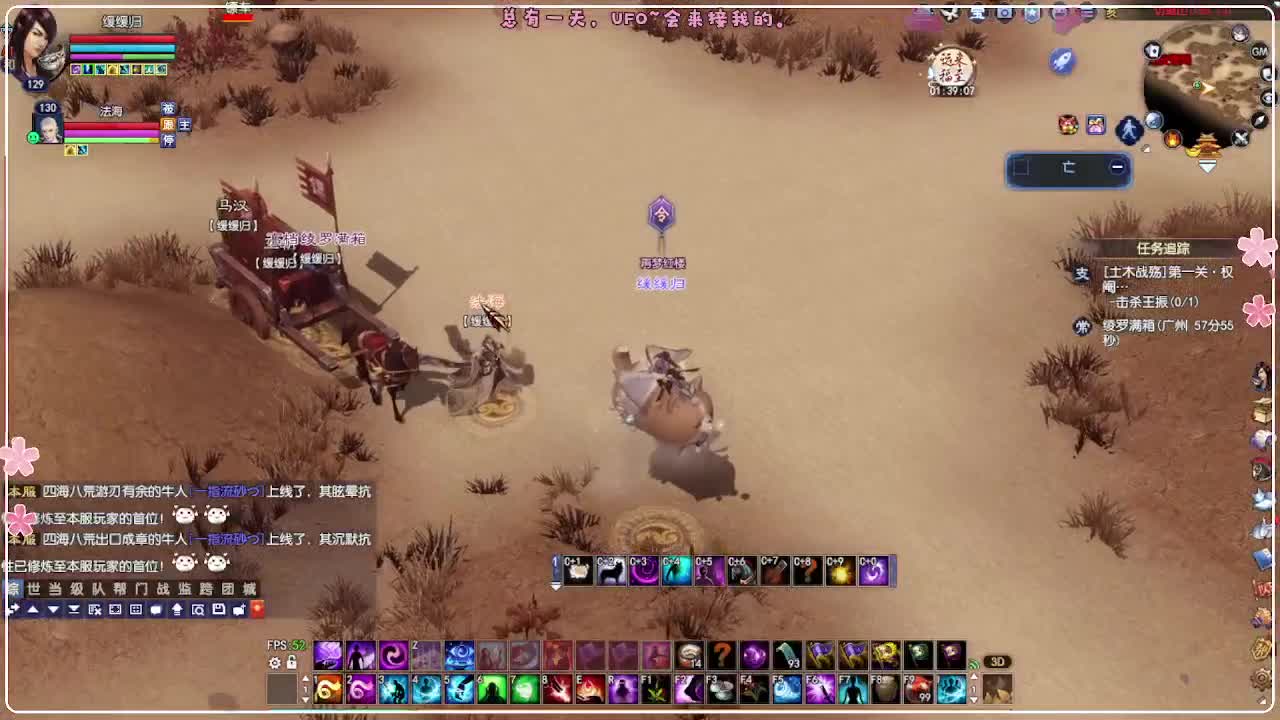Viewport: 1280px width, 720px height.
Task: Click the magnifier search icon in chat toolbar
Action: tap(199, 611)
